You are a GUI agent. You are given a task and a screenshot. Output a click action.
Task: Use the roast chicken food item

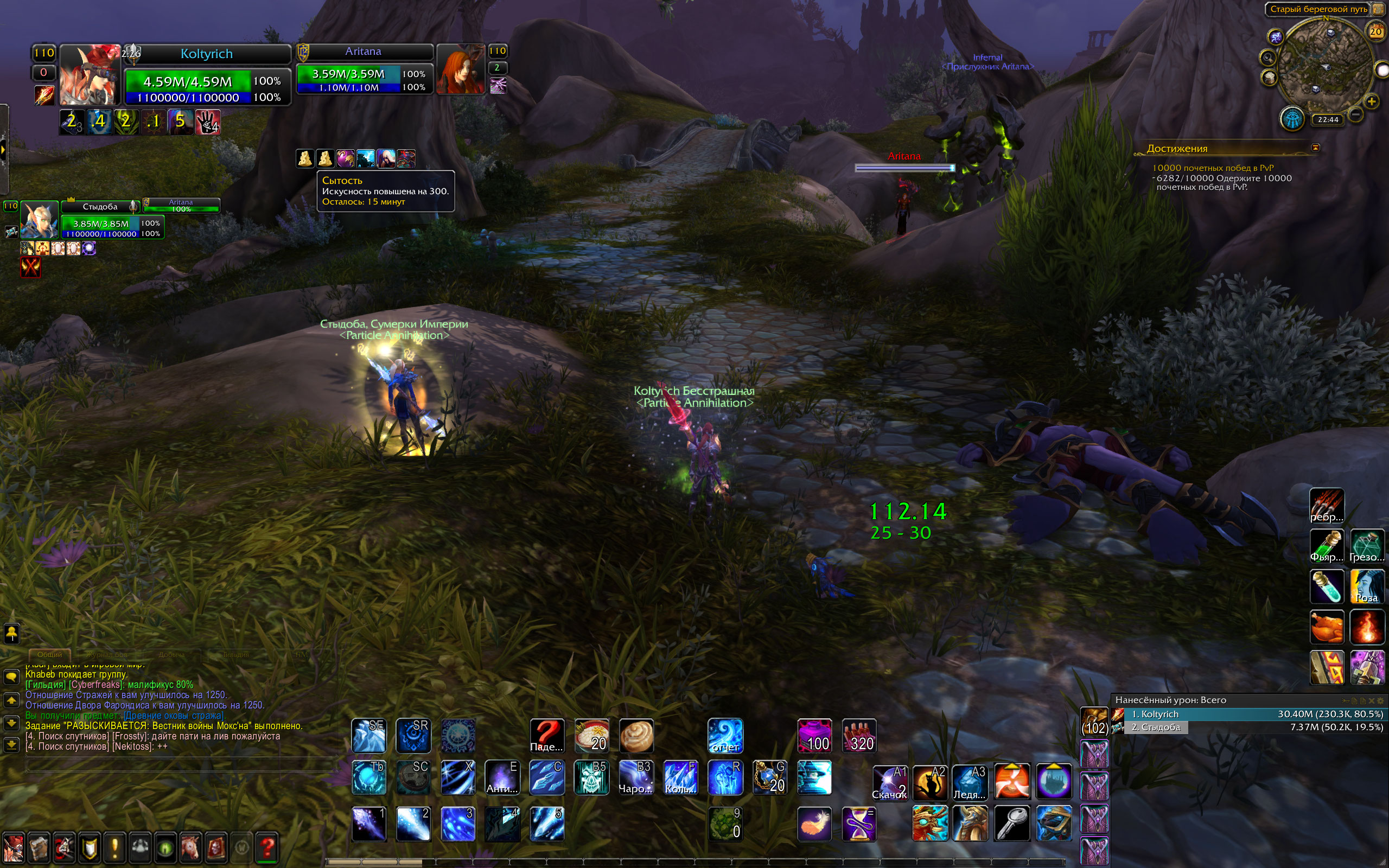(x=1327, y=627)
